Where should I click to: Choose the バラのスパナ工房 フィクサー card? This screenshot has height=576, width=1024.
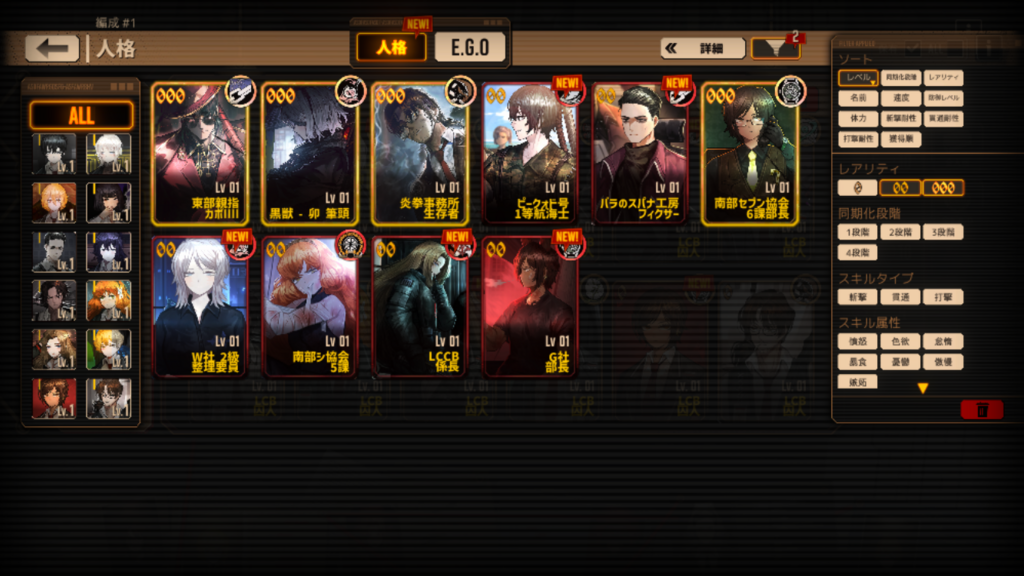640,154
